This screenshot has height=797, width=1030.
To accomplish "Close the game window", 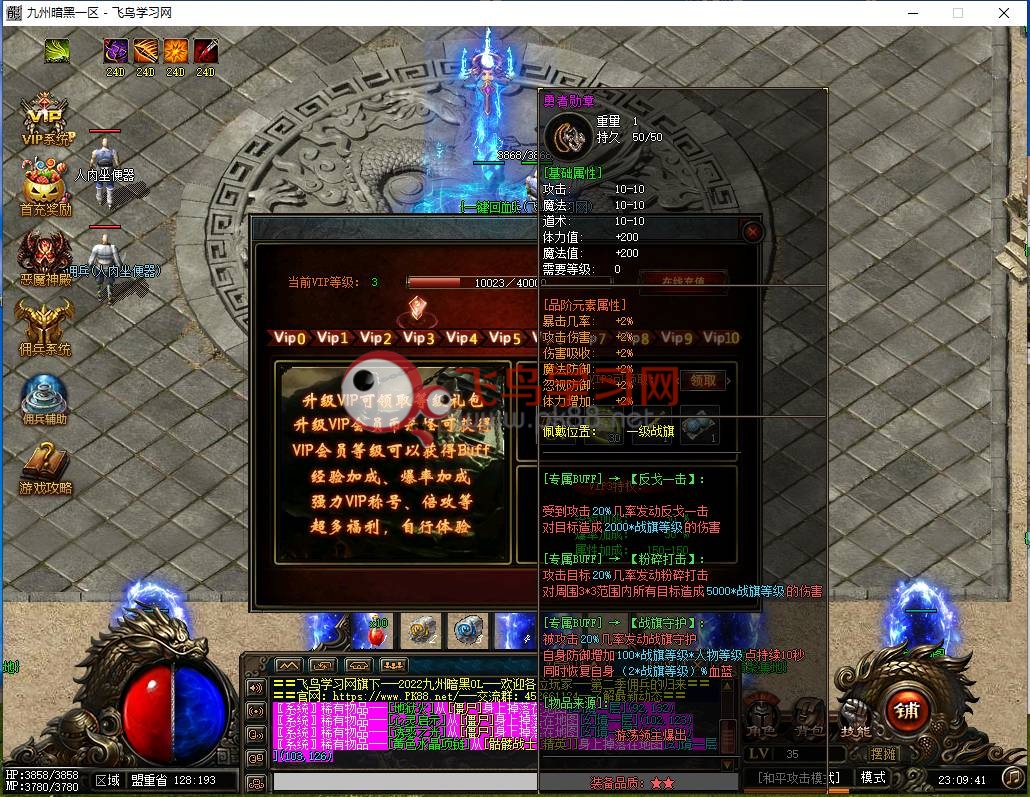I will (x=1004, y=13).
